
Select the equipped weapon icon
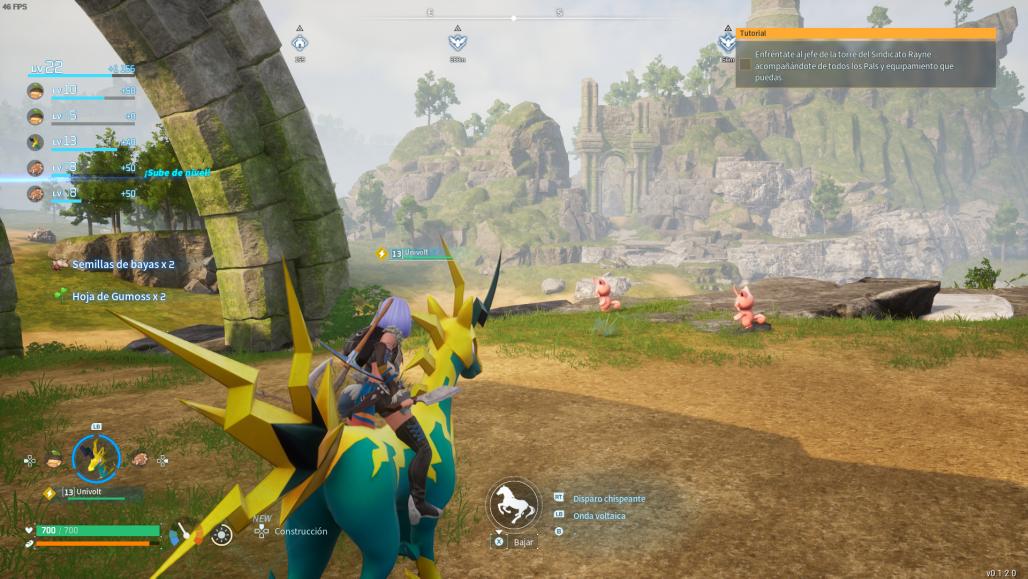point(185,534)
